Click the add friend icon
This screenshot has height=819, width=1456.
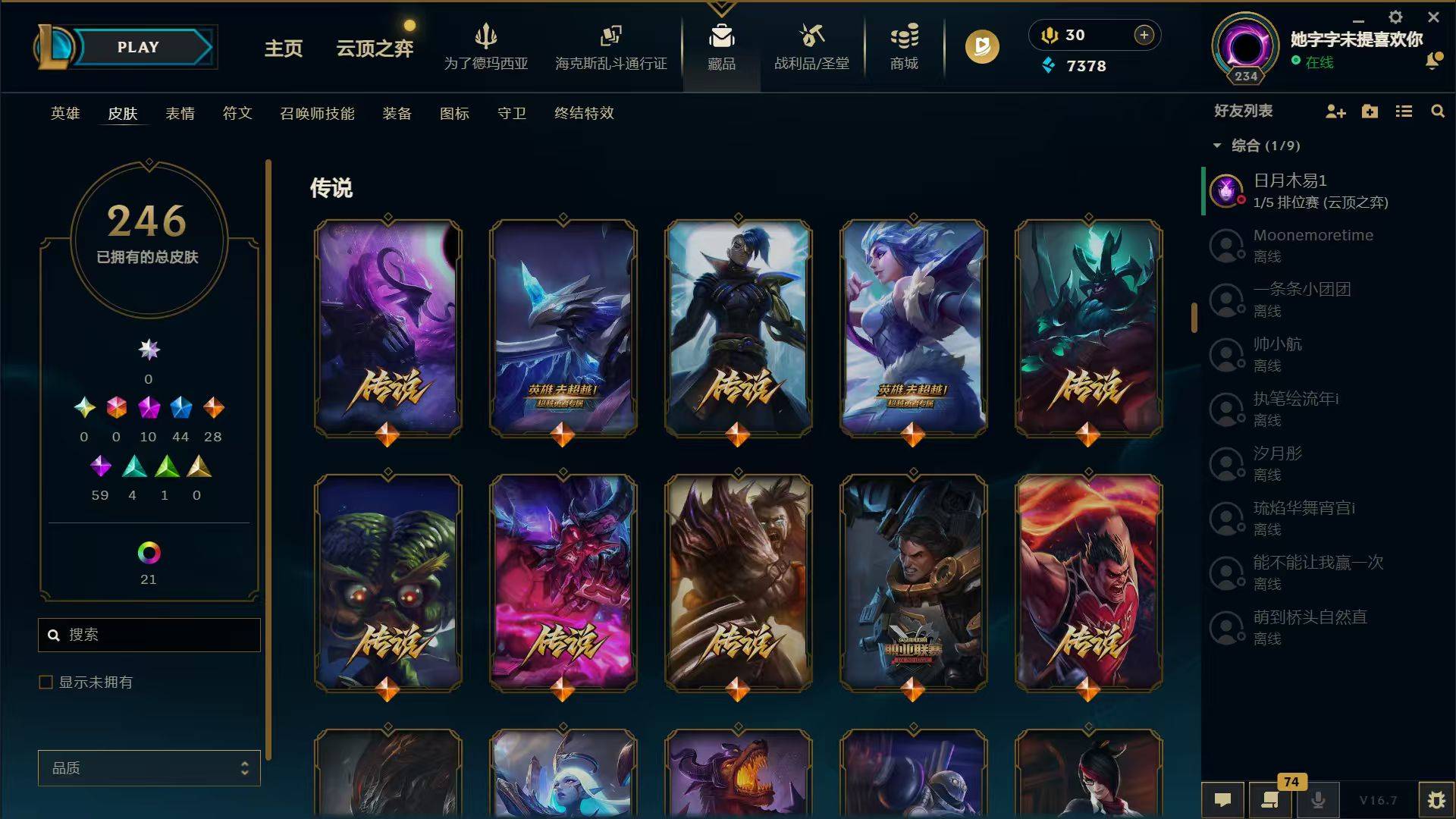[1335, 111]
